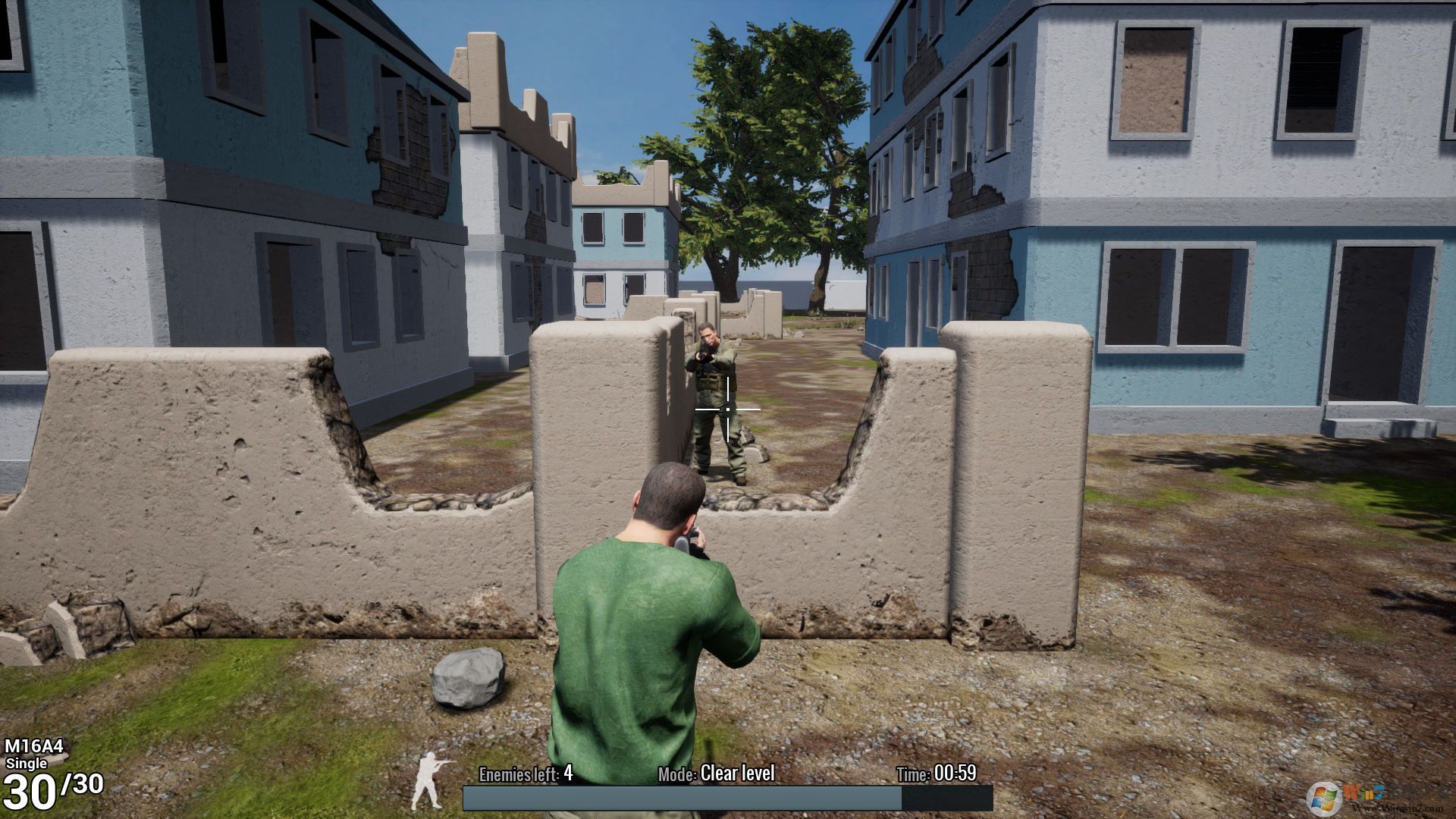Click the crosshair in screen center
The width and height of the screenshot is (1456, 819).
pyautogui.click(x=727, y=409)
